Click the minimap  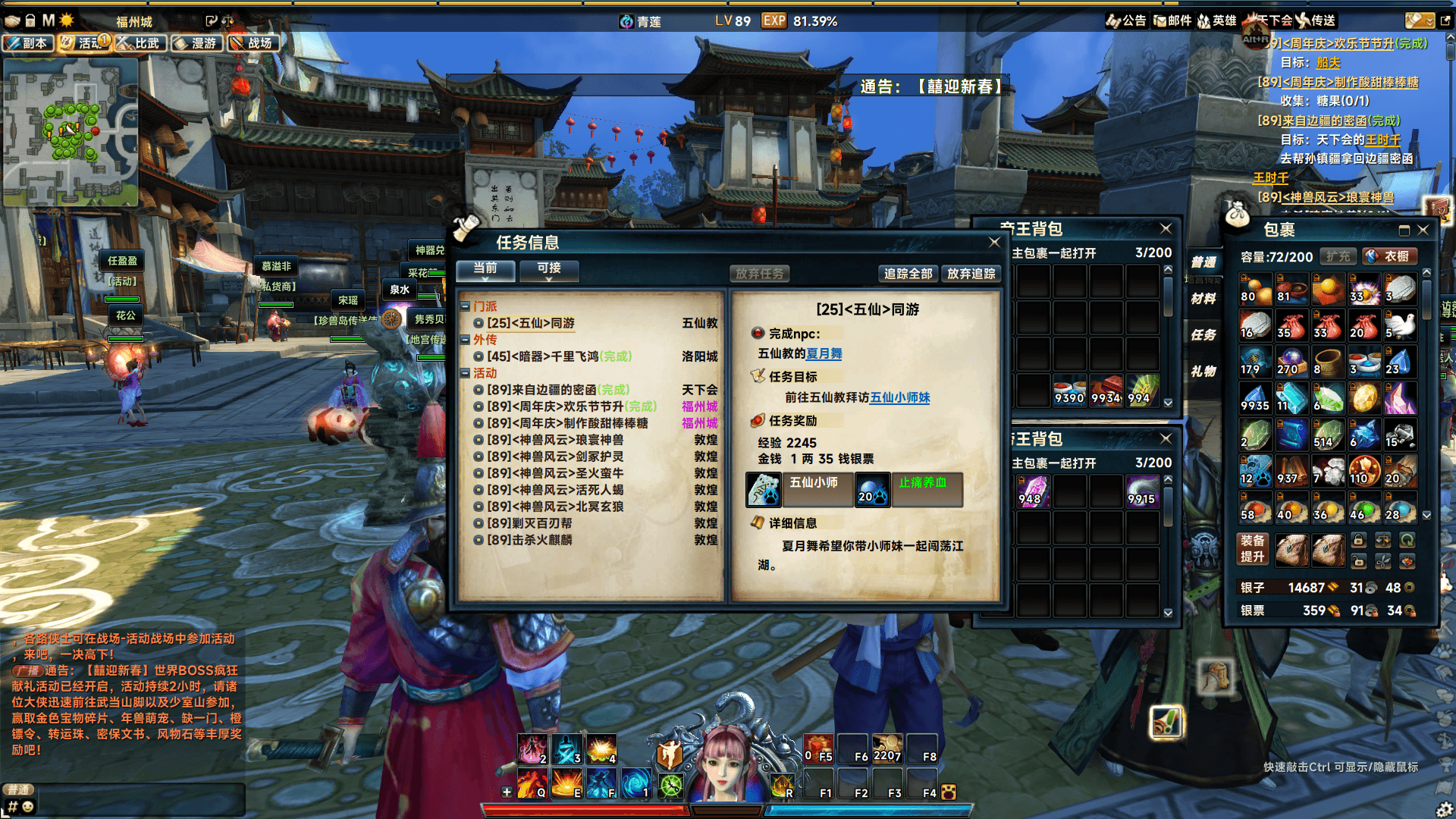71,132
